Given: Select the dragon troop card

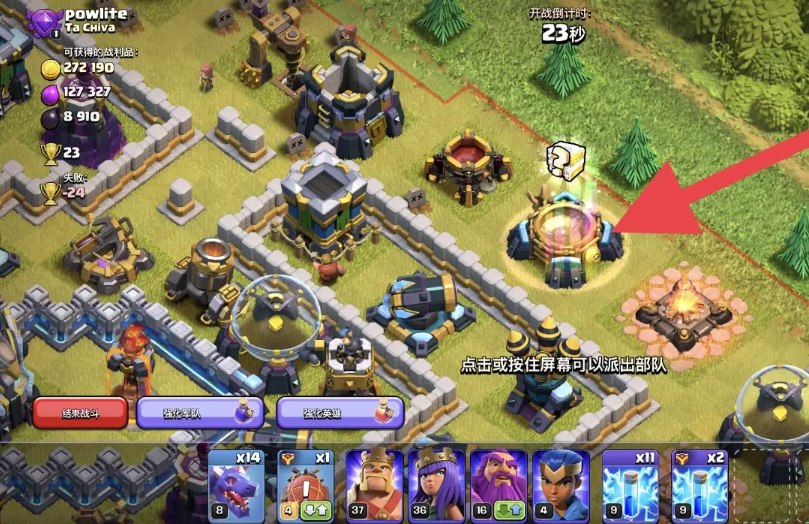Looking at the screenshot, I should click(235, 484).
